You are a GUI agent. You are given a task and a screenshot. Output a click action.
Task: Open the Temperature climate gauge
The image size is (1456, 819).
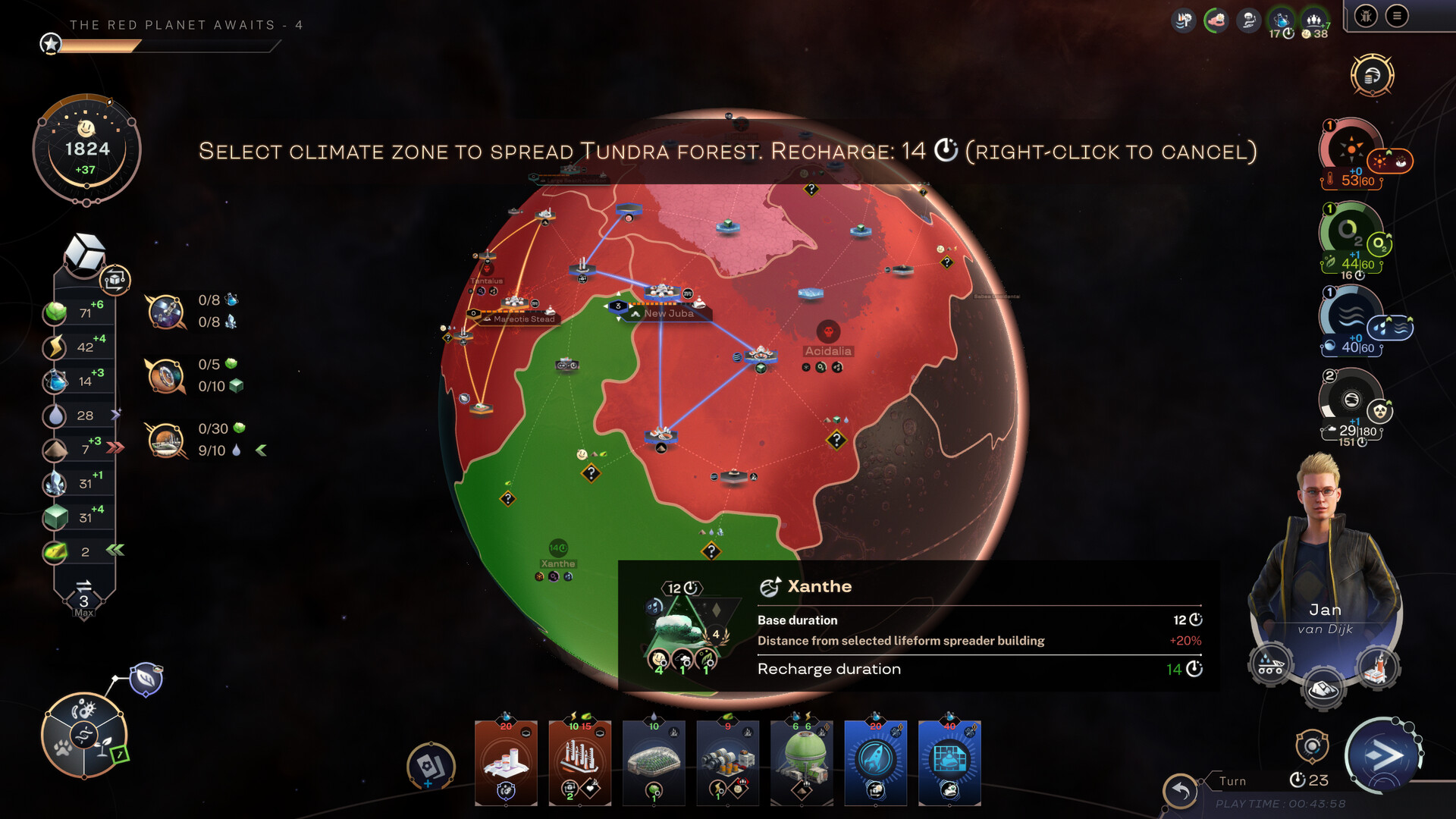[x=1350, y=149]
